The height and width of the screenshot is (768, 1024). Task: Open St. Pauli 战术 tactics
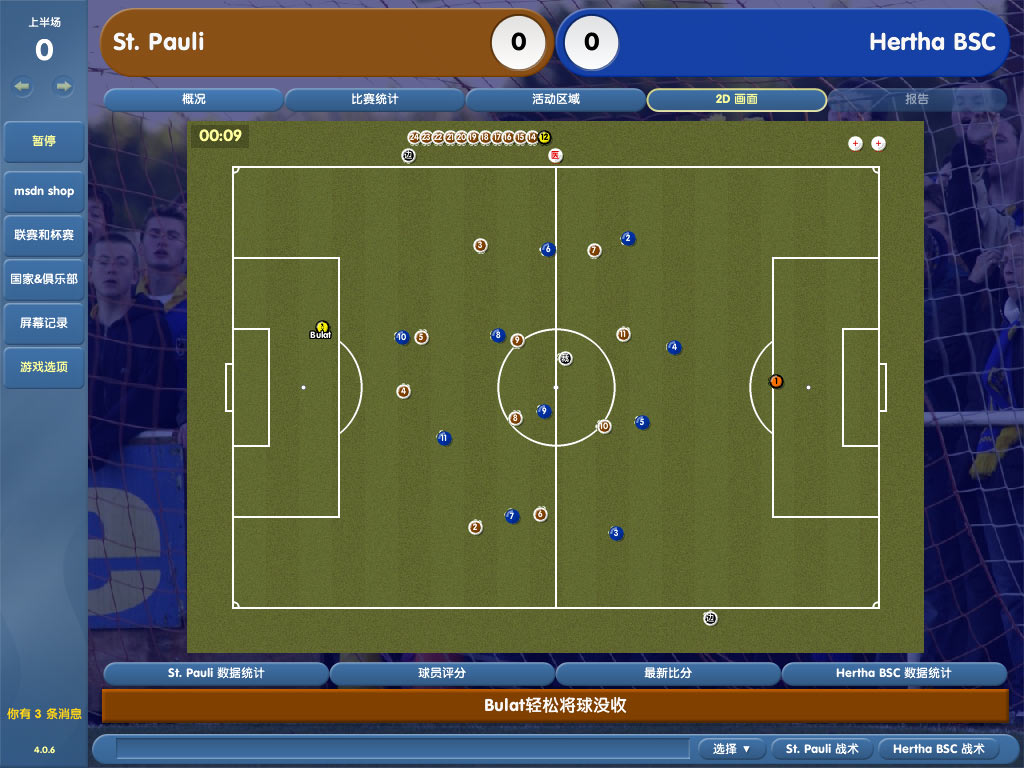tap(822, 749)
